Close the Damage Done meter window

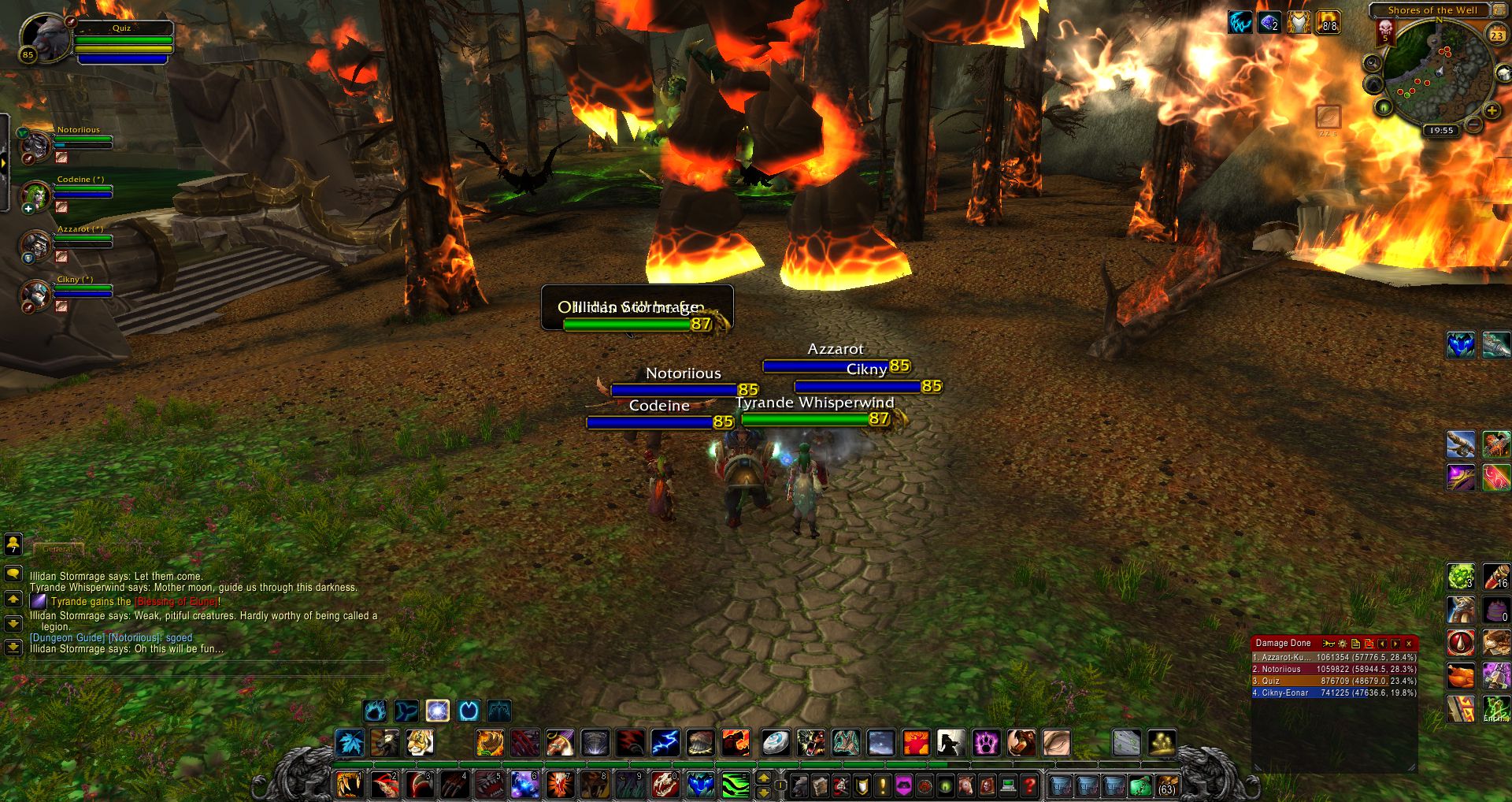tap(1409, 644)
